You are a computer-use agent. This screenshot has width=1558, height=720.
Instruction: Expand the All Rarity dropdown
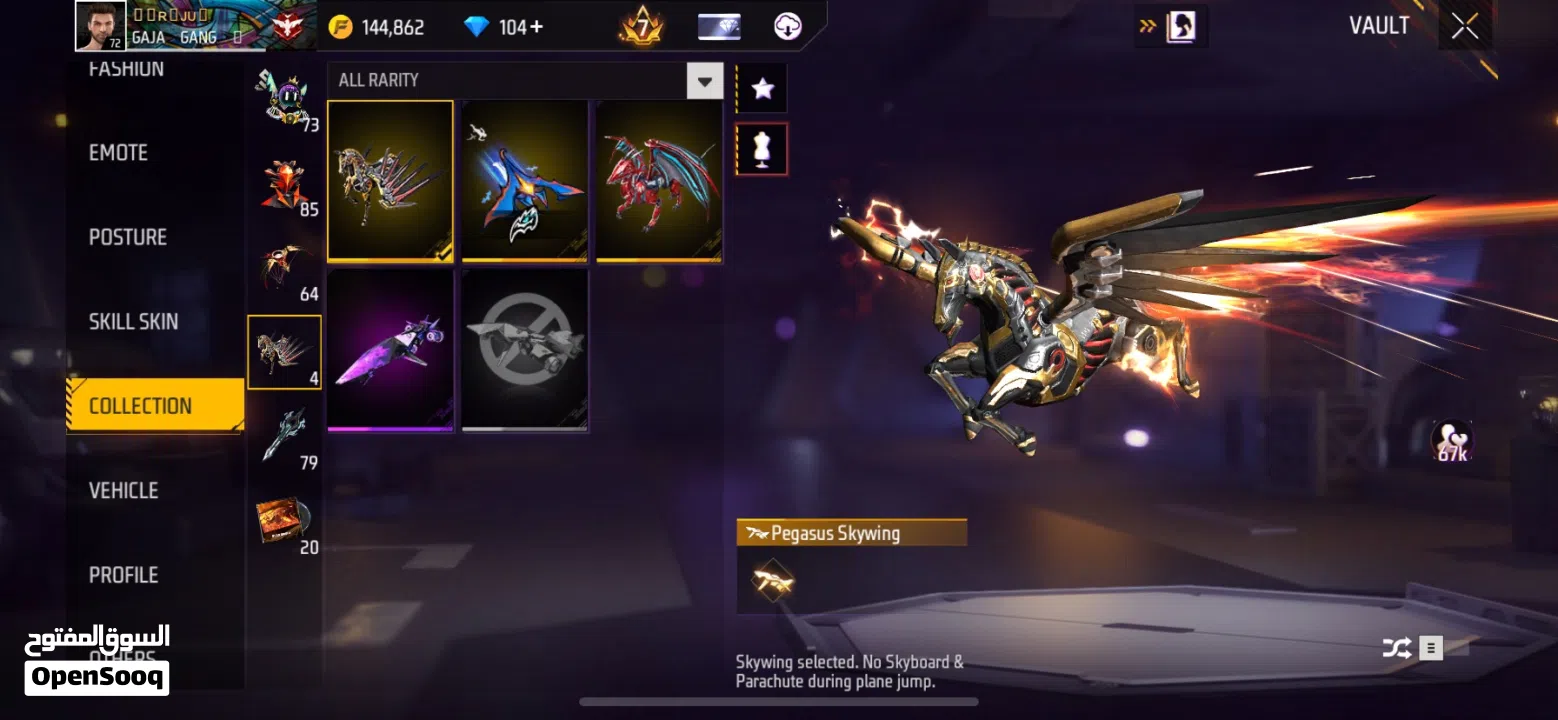[x=704, y=80]
